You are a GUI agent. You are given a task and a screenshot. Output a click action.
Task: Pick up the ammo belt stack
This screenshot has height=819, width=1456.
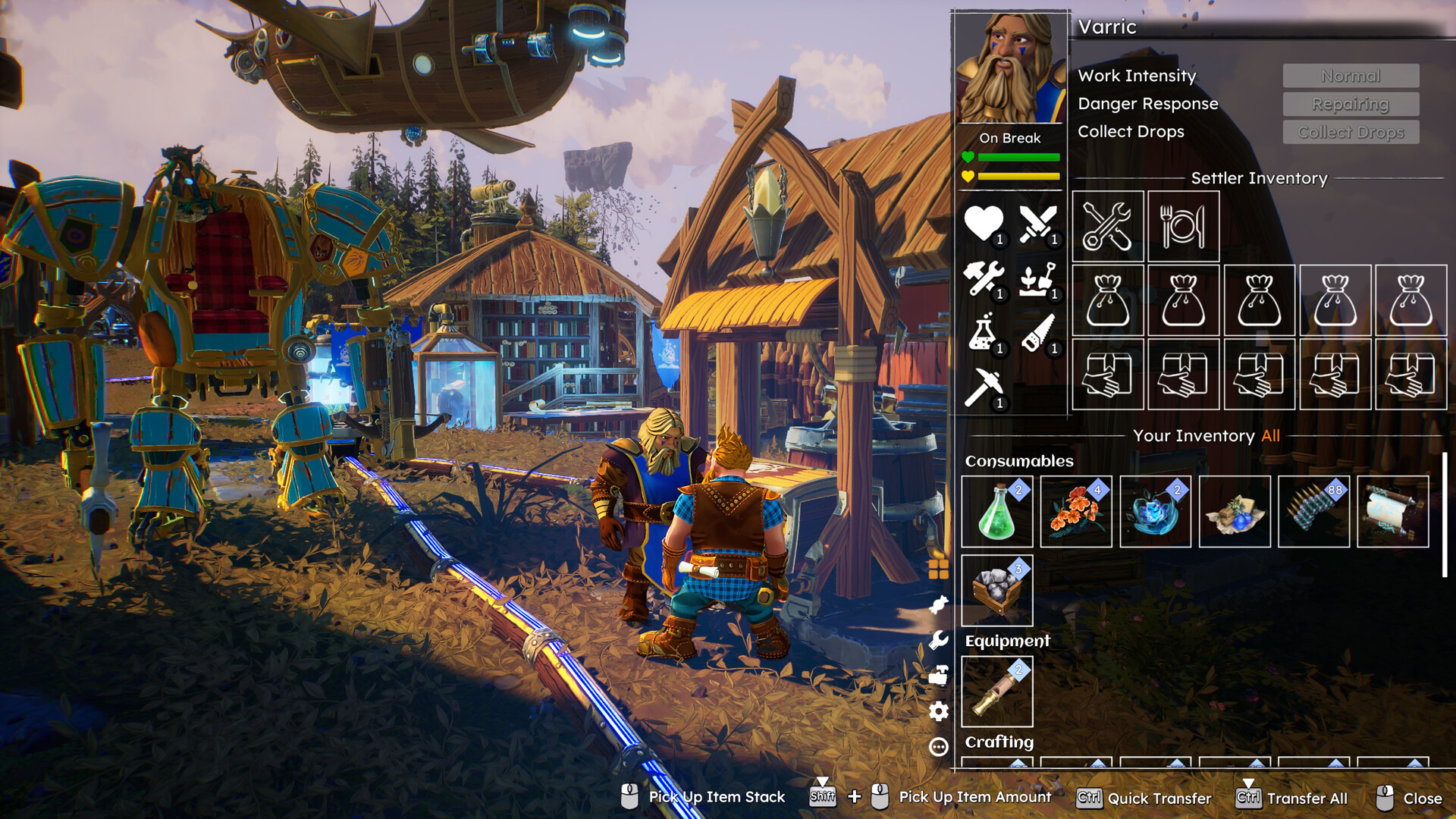click(1313, 512)
